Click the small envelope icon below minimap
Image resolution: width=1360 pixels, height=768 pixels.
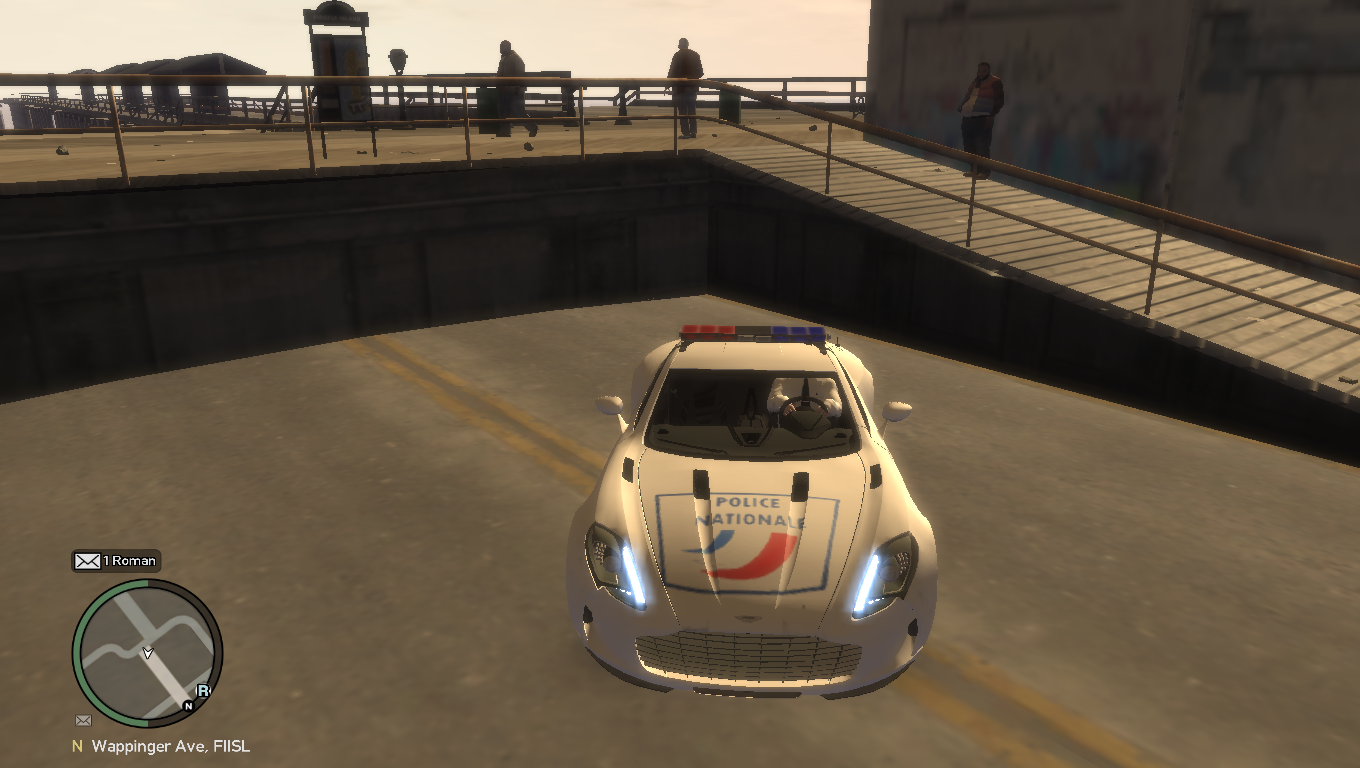[83, 720]
